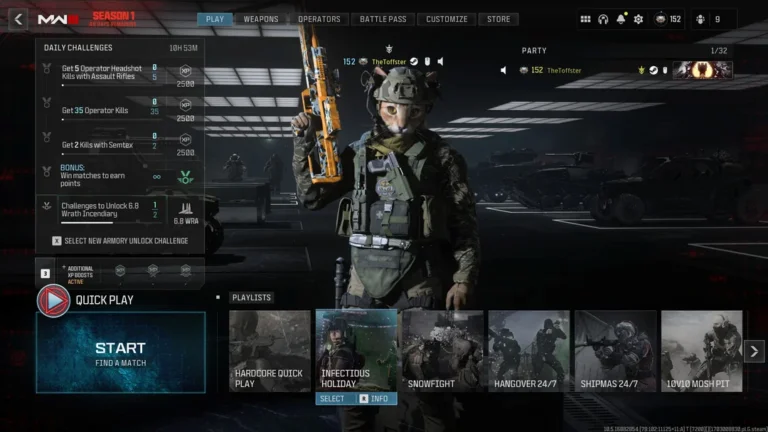Switch to the Customize tab
The height and width of the screenshot is (432, 768).
(x=446, y=19)
